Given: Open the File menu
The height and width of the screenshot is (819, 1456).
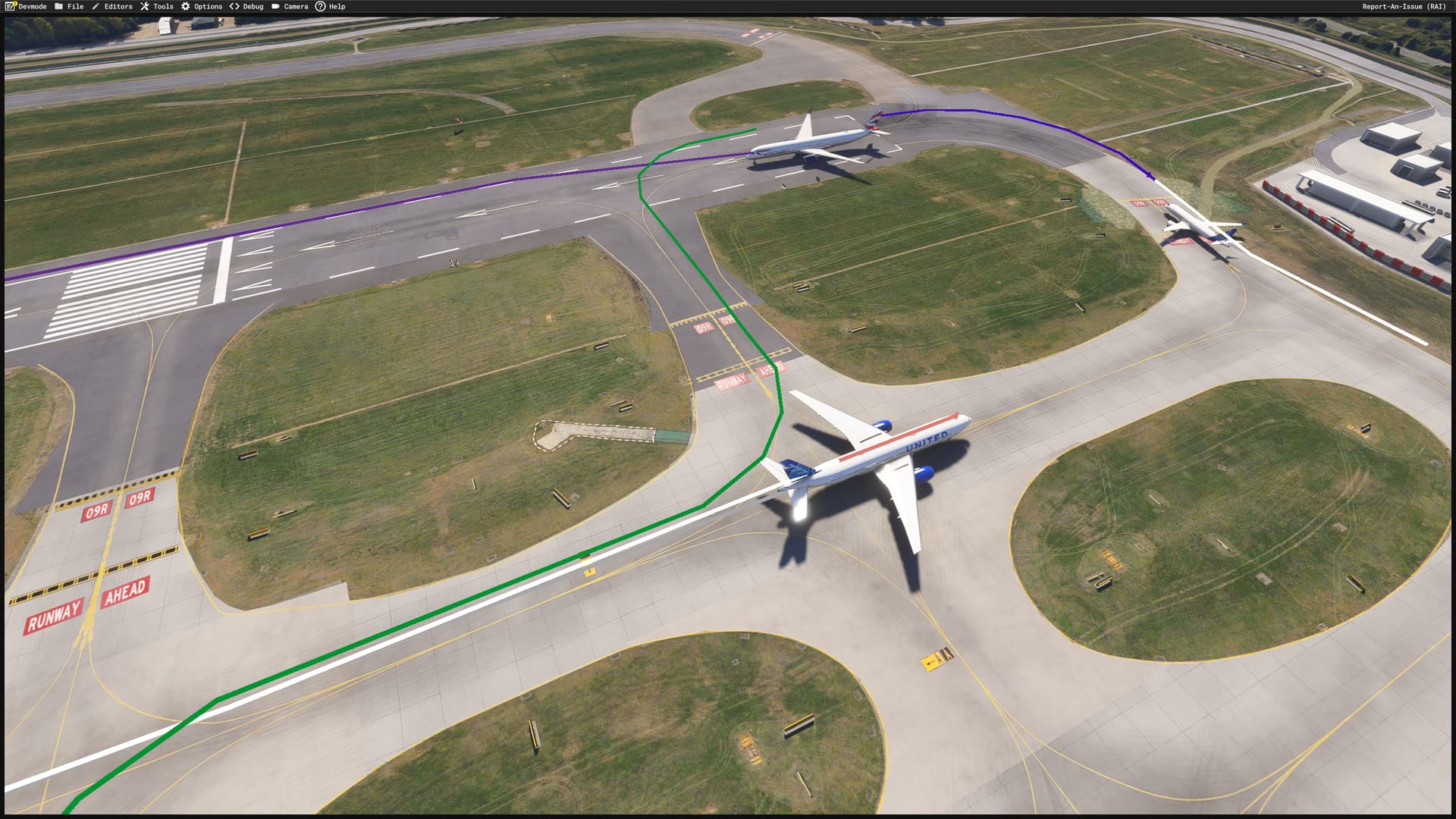Looking at the screenshot, I should pos(69,7).
